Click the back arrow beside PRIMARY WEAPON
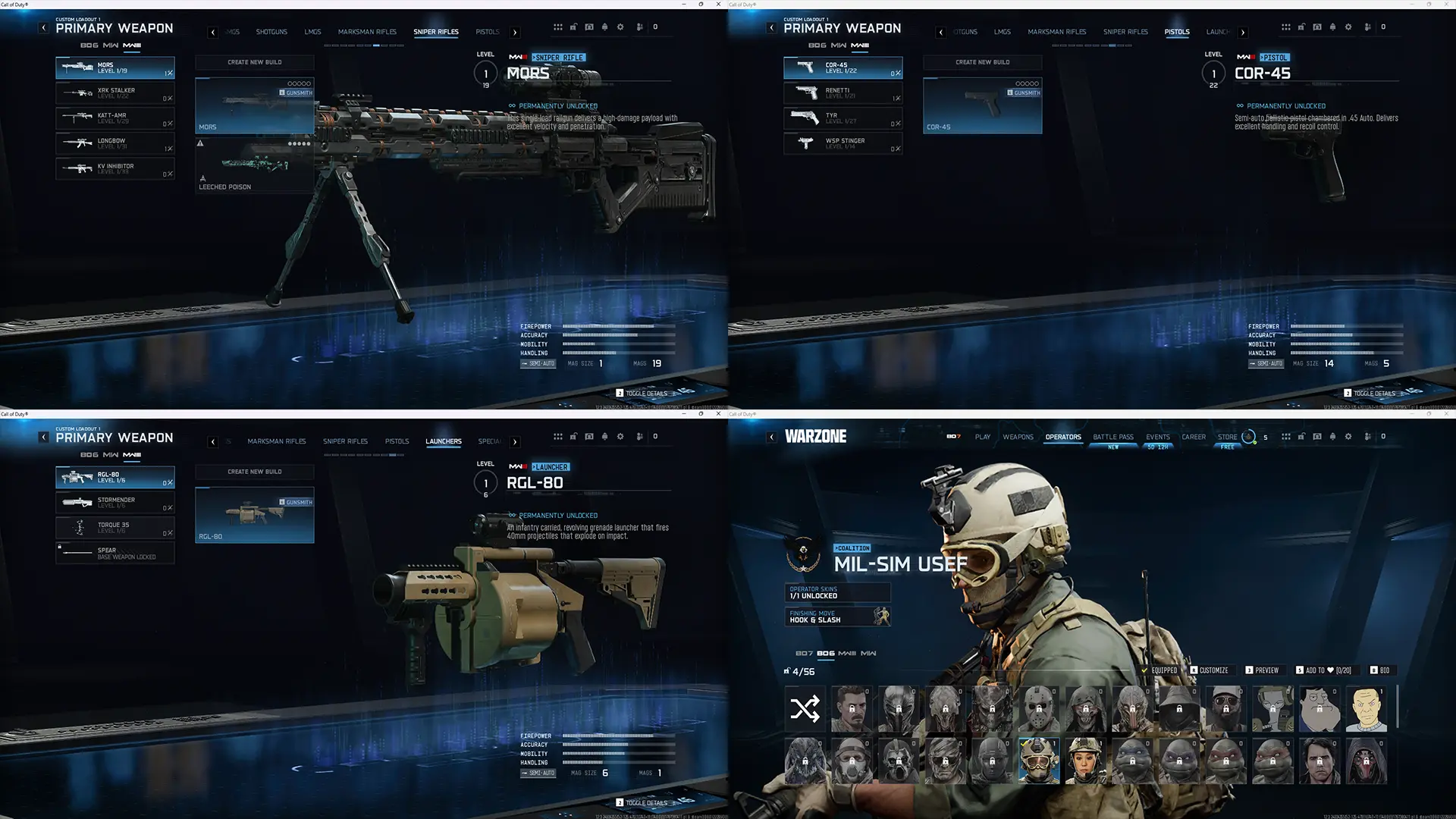This screenshot has height=819, width=1456. 42,27
